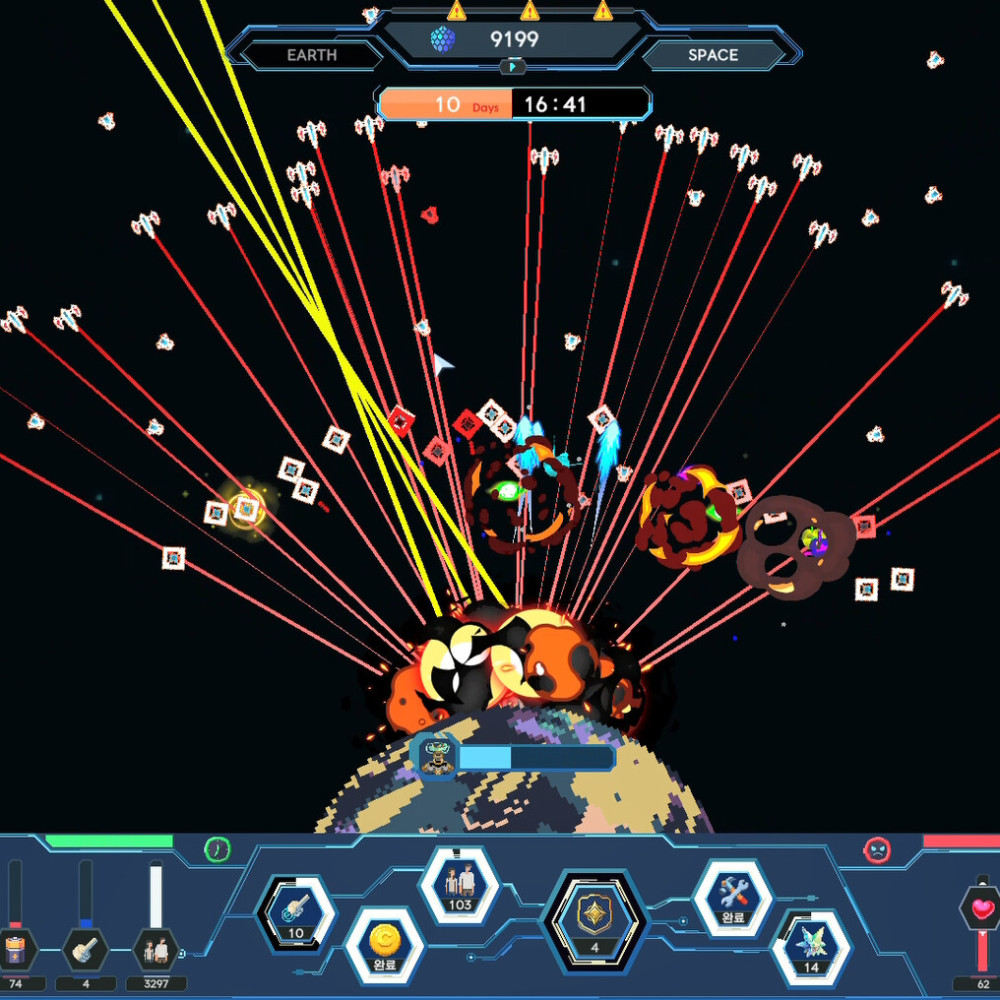Switch to the SPACE view tab
The height and width of the screenshot is (1000, 1000).
[712, 55]
